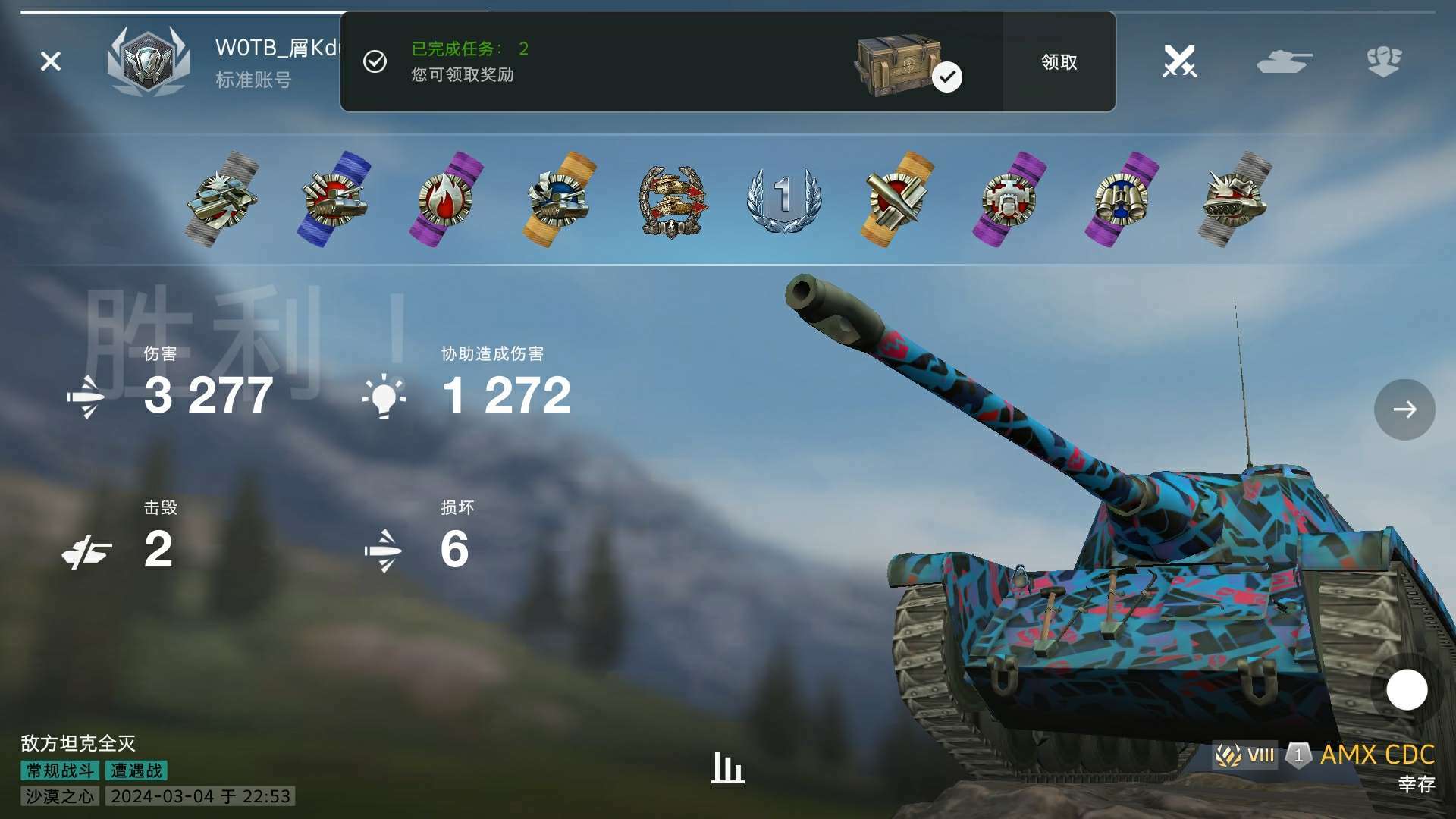Viewport: 1456px width, 819px height.
Task: Open the reward crate thumbnail
Action: [900, 64]
